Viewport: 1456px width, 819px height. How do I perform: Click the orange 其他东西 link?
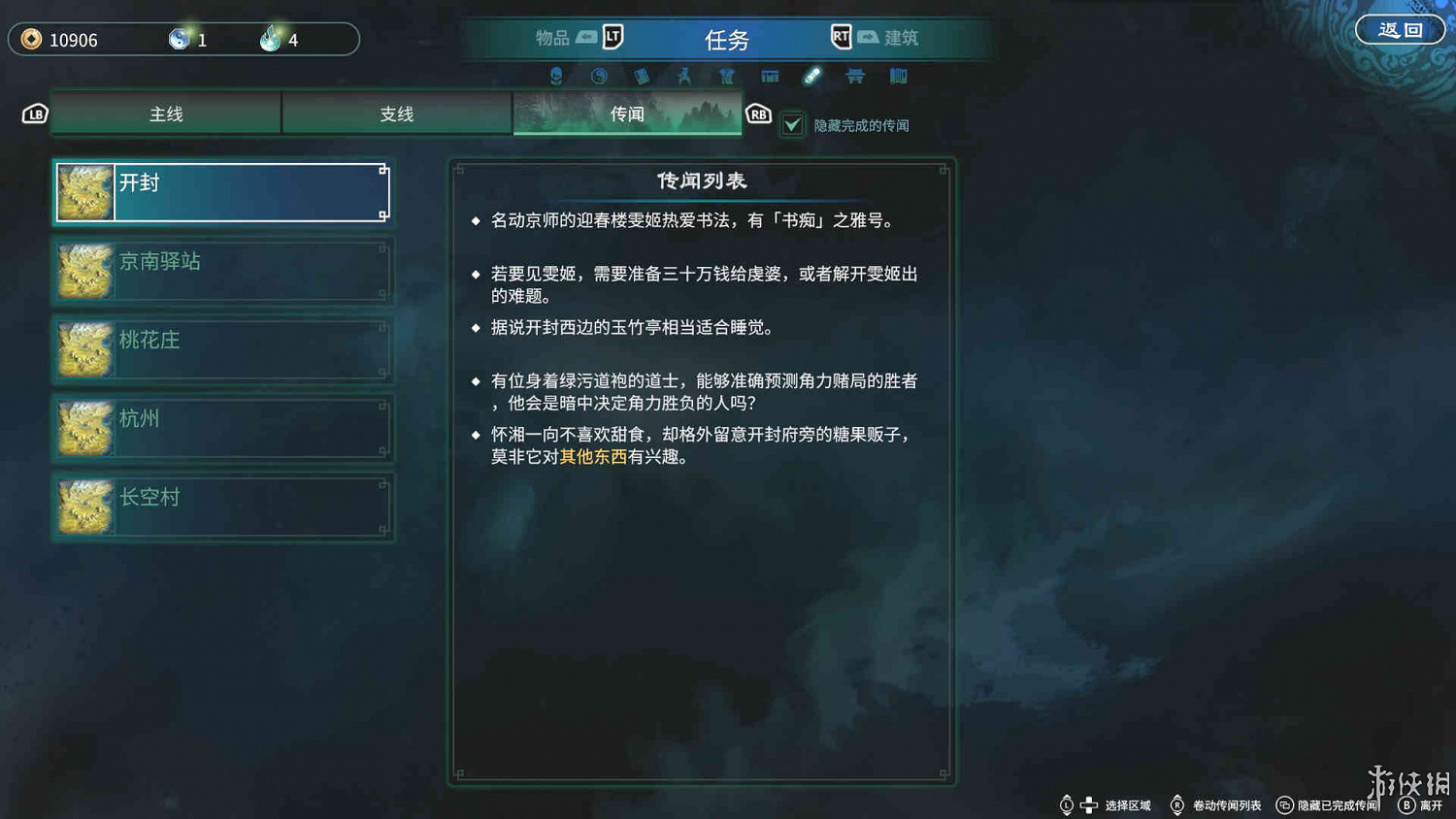point(593,456)
